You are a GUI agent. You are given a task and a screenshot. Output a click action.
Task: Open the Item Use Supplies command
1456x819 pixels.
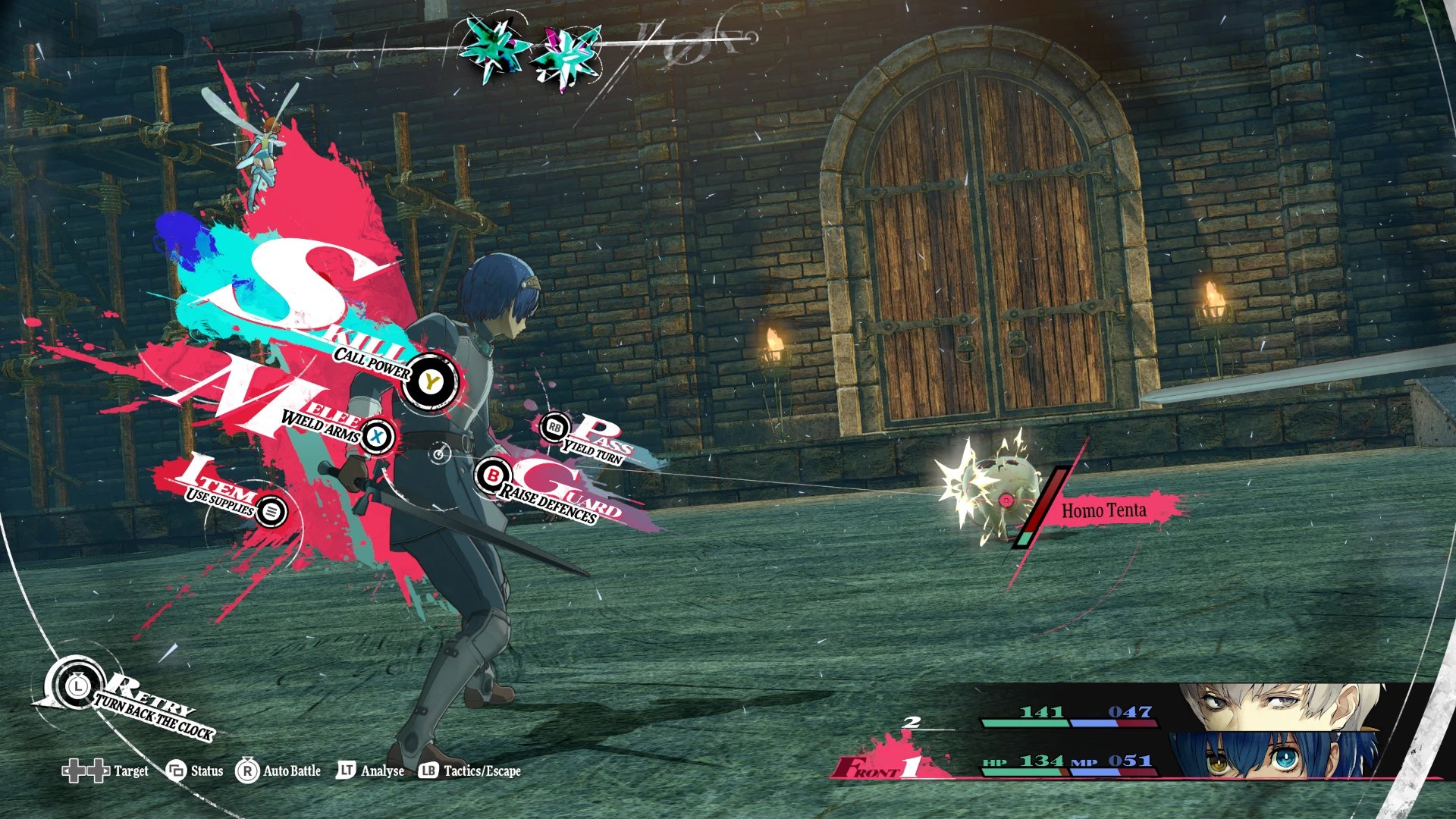(x=271, y=511)
